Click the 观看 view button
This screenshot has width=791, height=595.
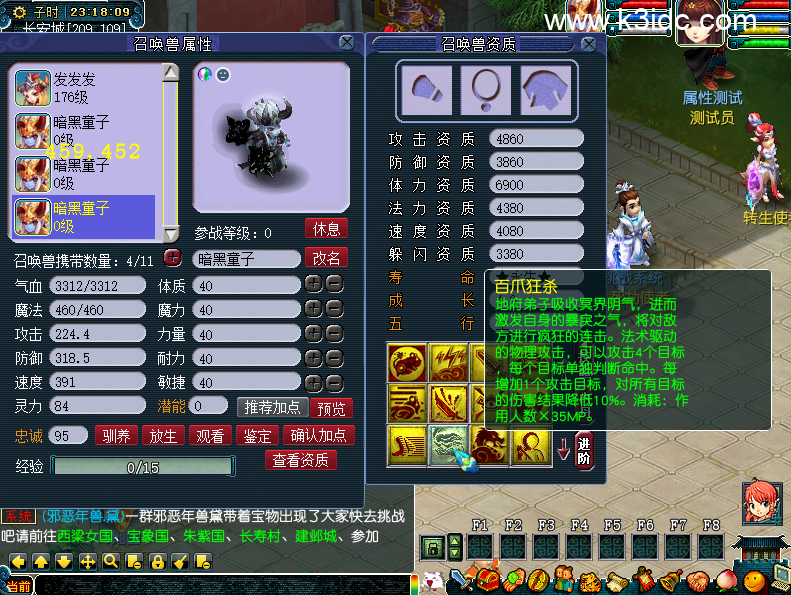click(209, 435)
